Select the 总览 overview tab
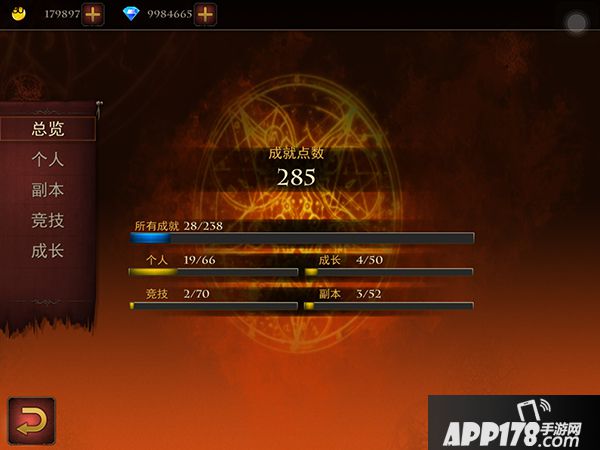600x450 pixels. [48, 128]
